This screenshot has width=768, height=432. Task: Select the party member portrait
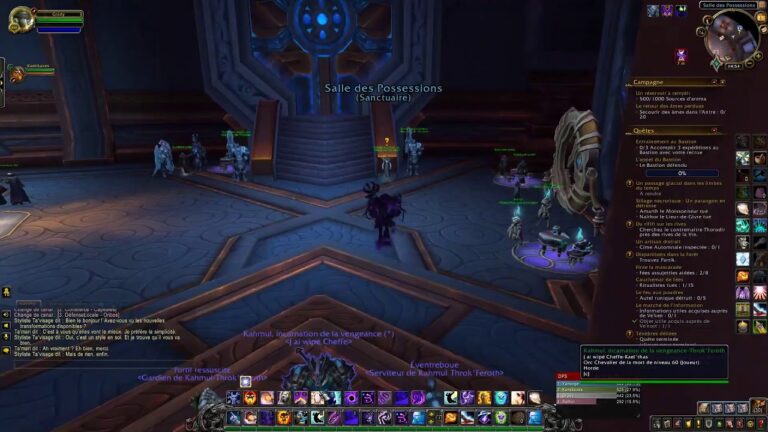17,73
